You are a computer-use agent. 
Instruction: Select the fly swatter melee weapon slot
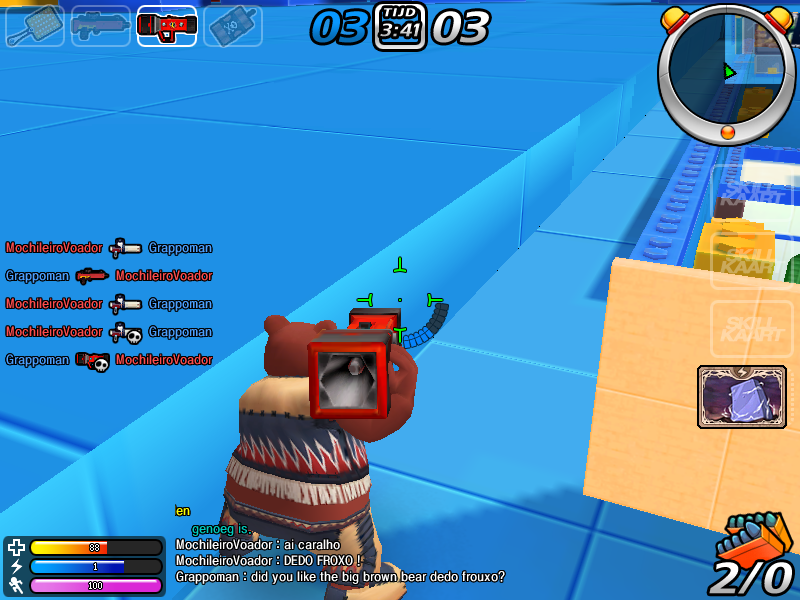[x=35, y=26]
